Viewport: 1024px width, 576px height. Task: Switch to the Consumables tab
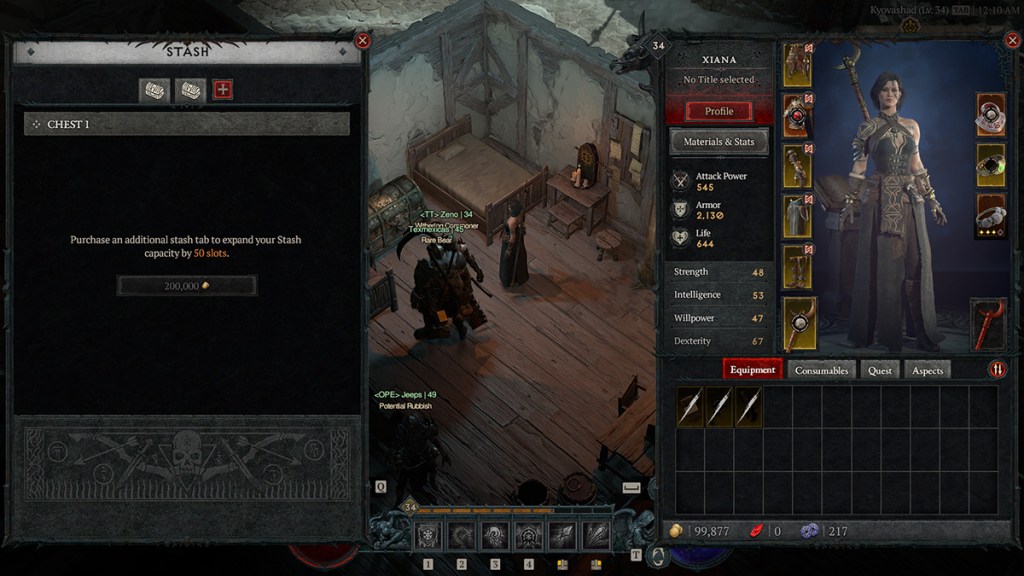[821, 370]
